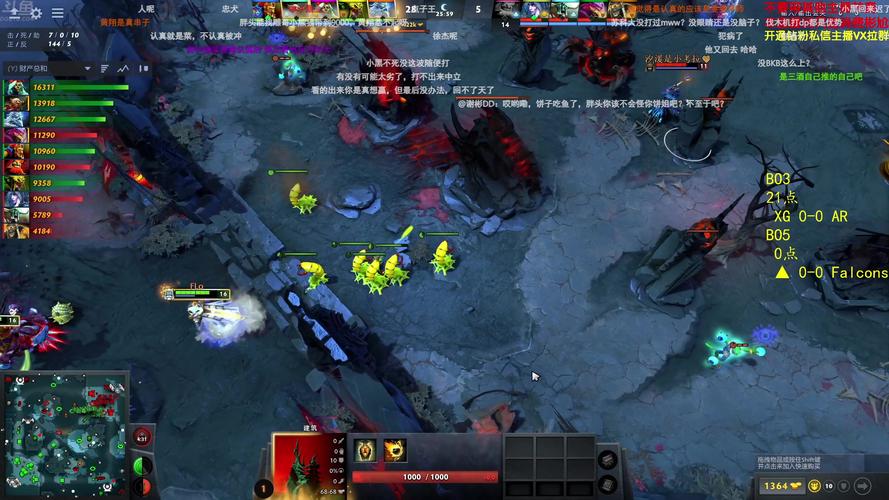Viewport: 889px width, 500px height.
Task: Click the green circular button beside the minimap
Action: (143, 466)
